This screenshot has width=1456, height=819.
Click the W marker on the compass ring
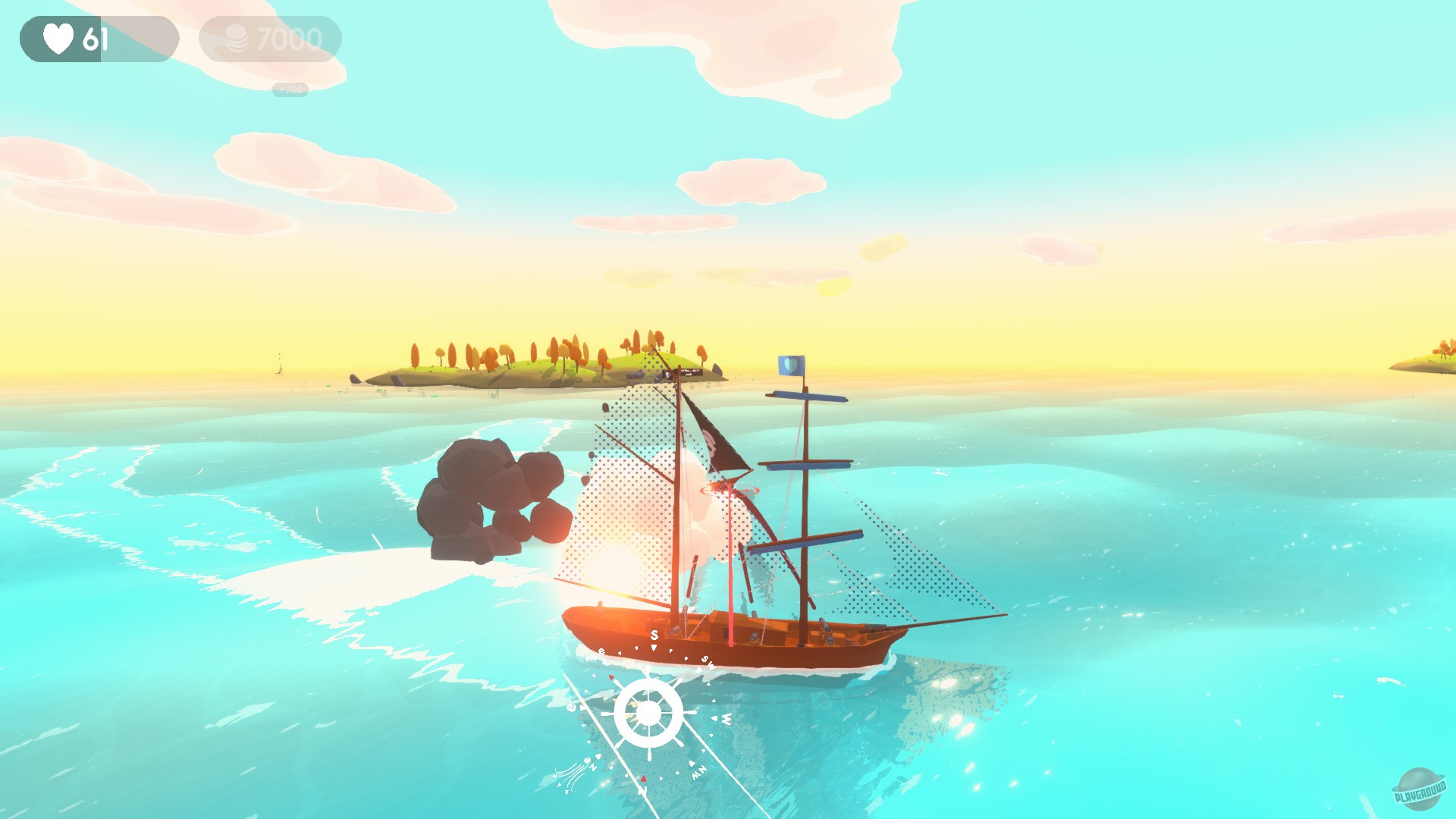pos(726,718)
